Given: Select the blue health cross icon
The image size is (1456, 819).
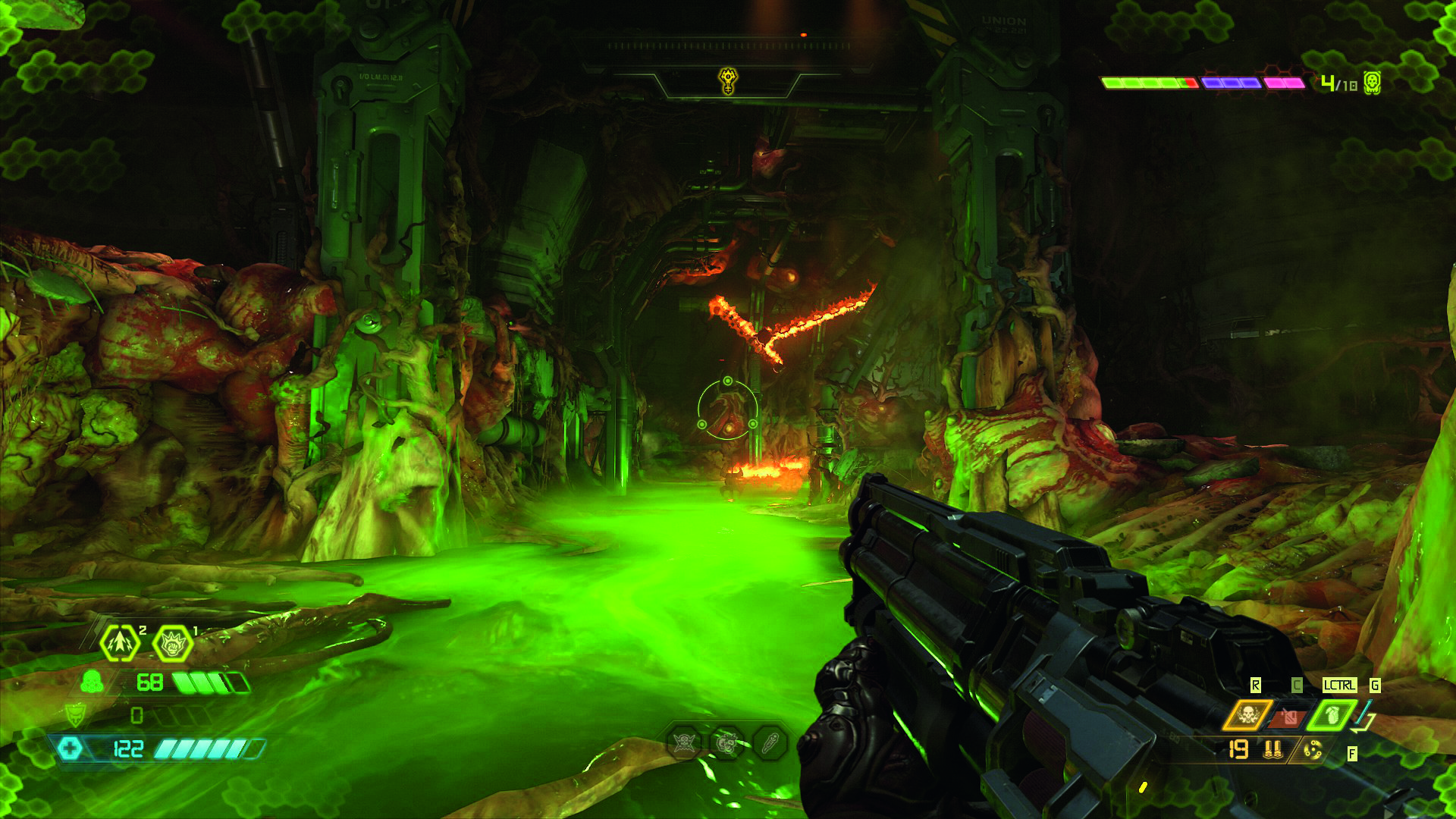Looking at the screenshot, I should coord(70,748).
